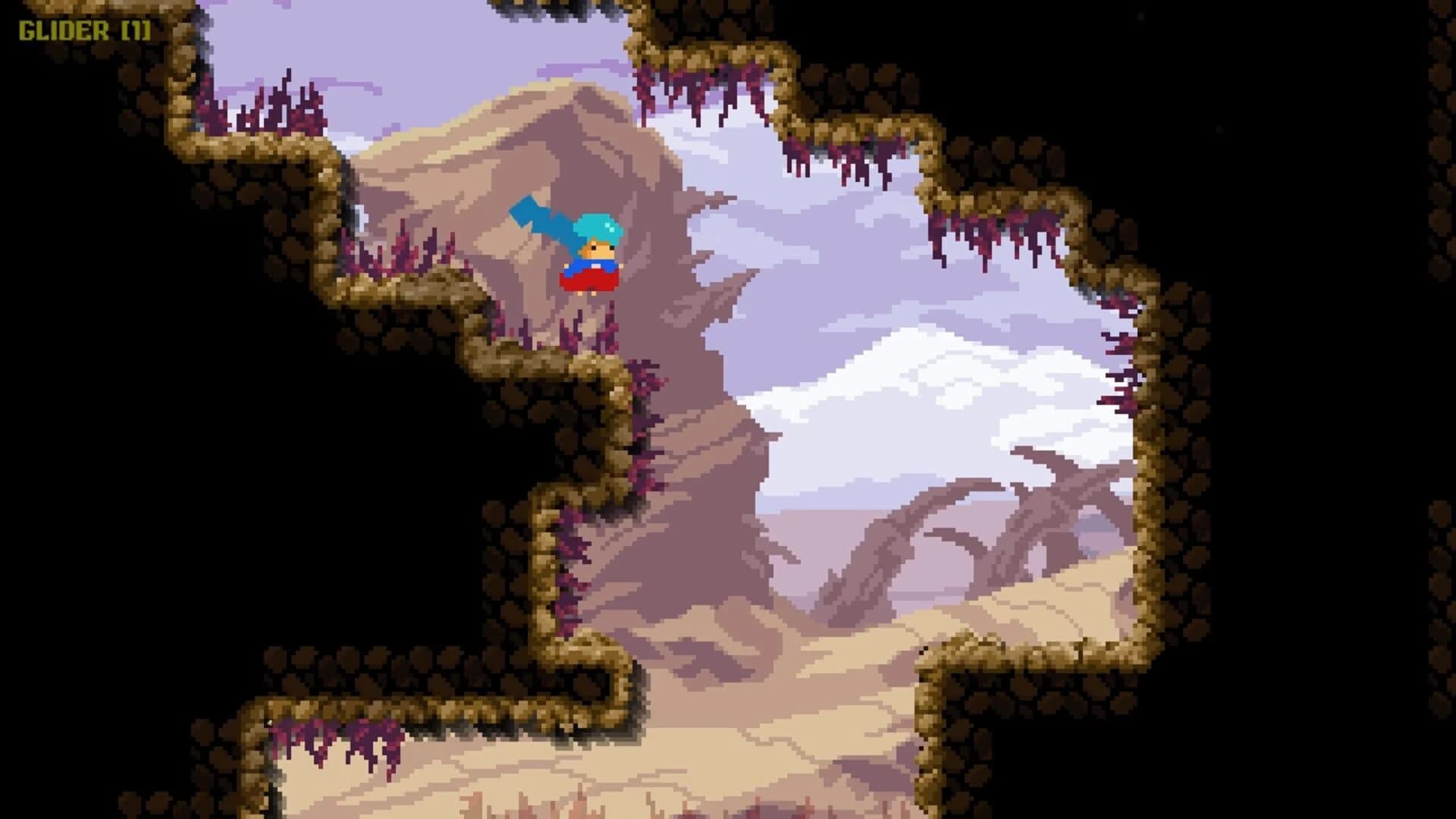1456x819 pixels.
Task: Click the red glider beneath the character
Action: coord(588,281)
